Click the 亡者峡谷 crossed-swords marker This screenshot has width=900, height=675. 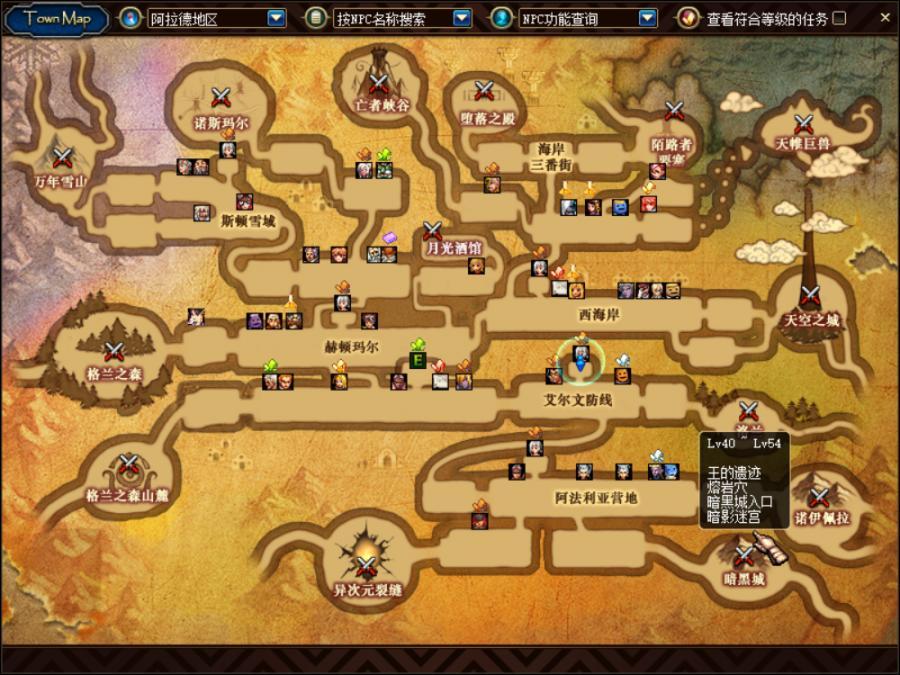coord(378,84)
